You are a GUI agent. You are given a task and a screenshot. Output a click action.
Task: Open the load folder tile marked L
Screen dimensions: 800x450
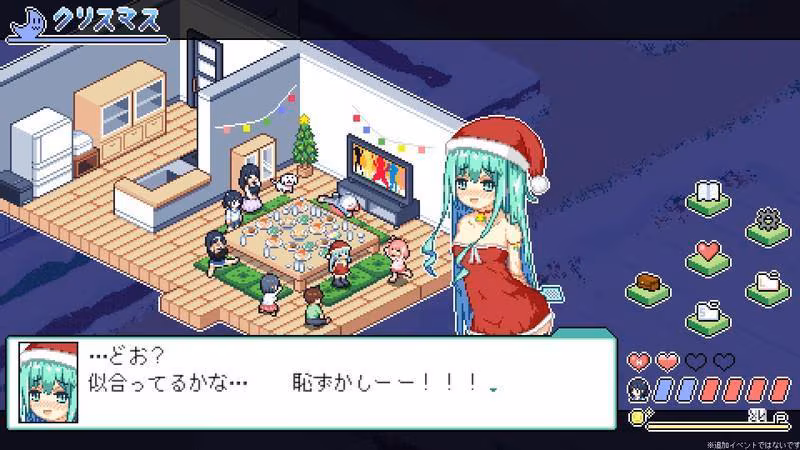point(768,284)
